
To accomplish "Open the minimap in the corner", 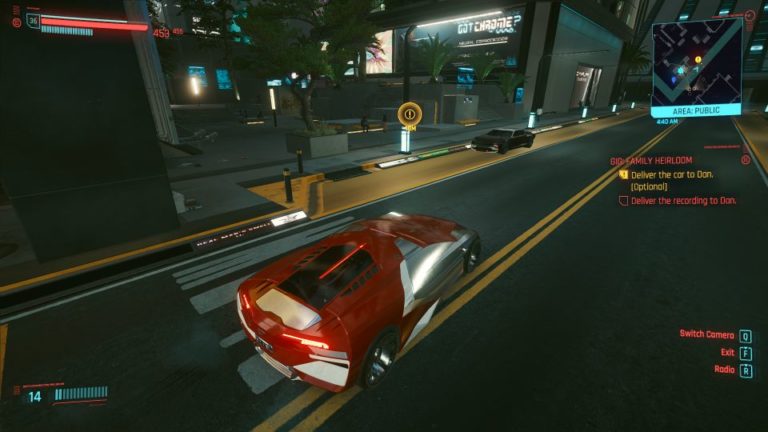I will [696, 59].
